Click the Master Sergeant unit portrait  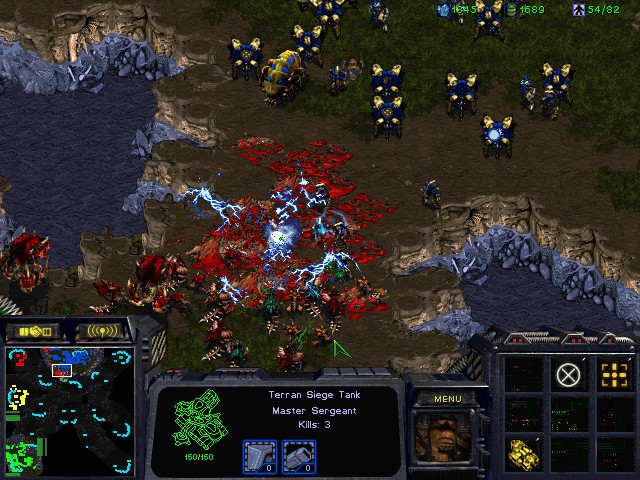pyautogui.click(x=446, y=436)
